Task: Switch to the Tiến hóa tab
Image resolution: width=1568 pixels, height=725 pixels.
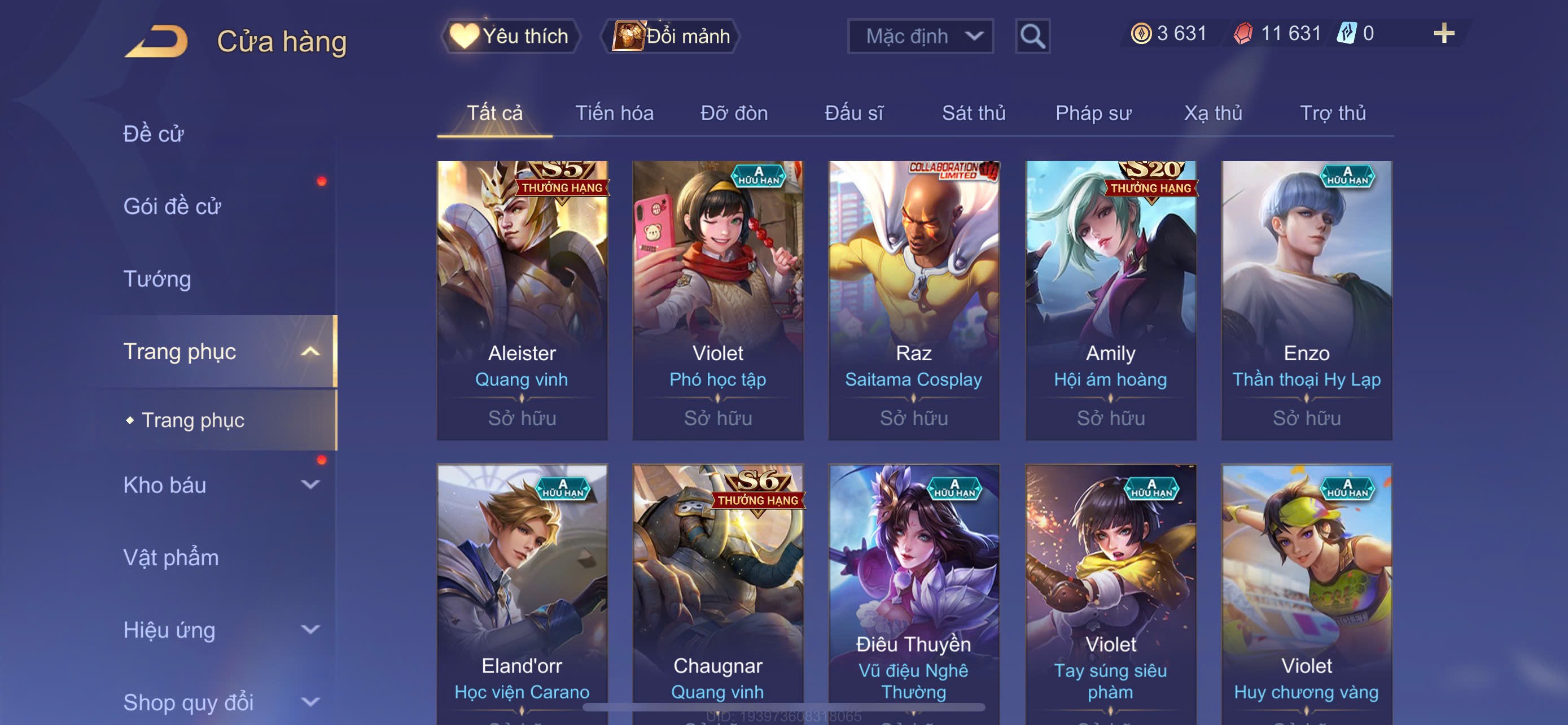Action: tap(614, 113)
